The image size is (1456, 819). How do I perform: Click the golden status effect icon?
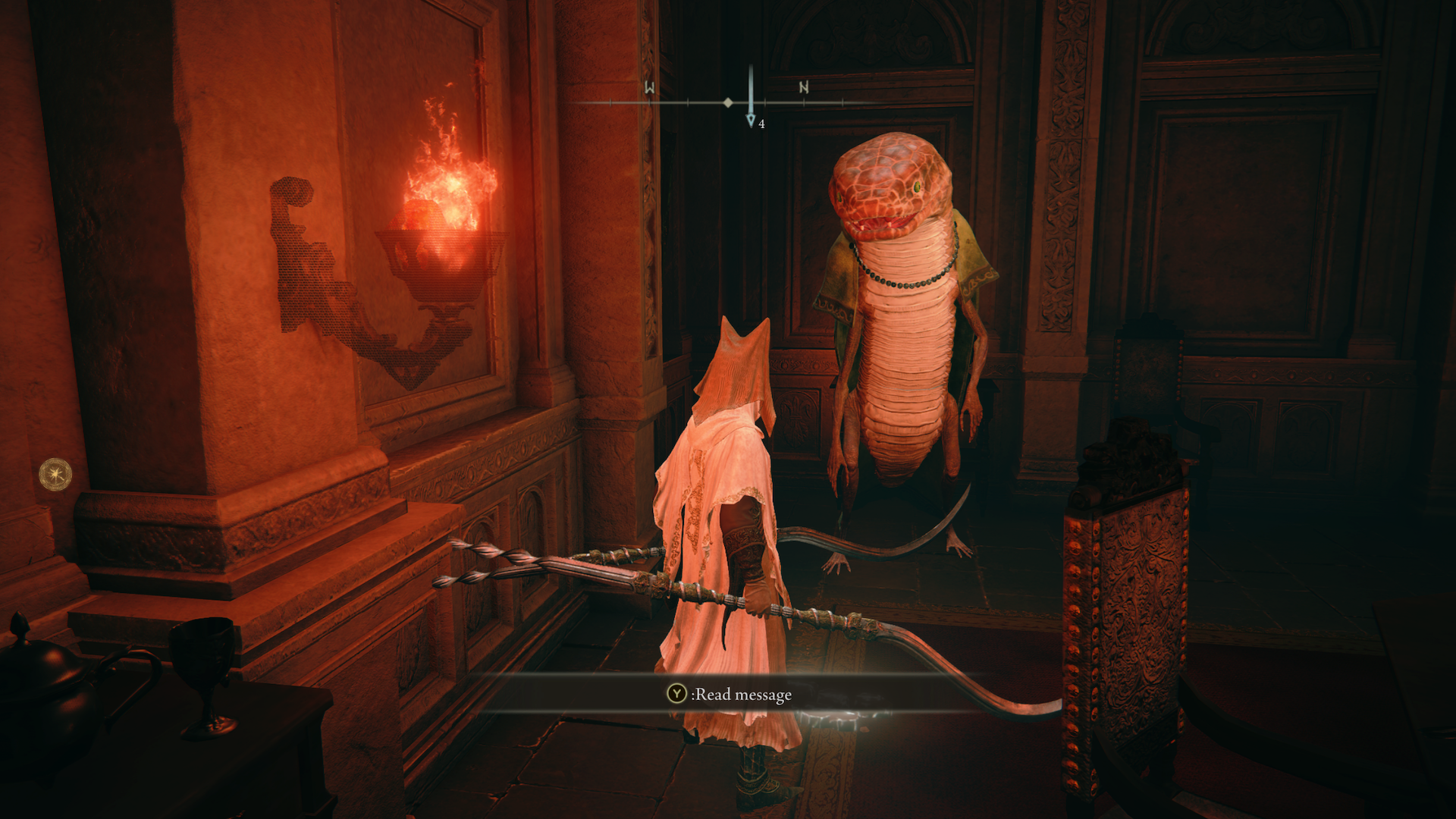[55, 475]
